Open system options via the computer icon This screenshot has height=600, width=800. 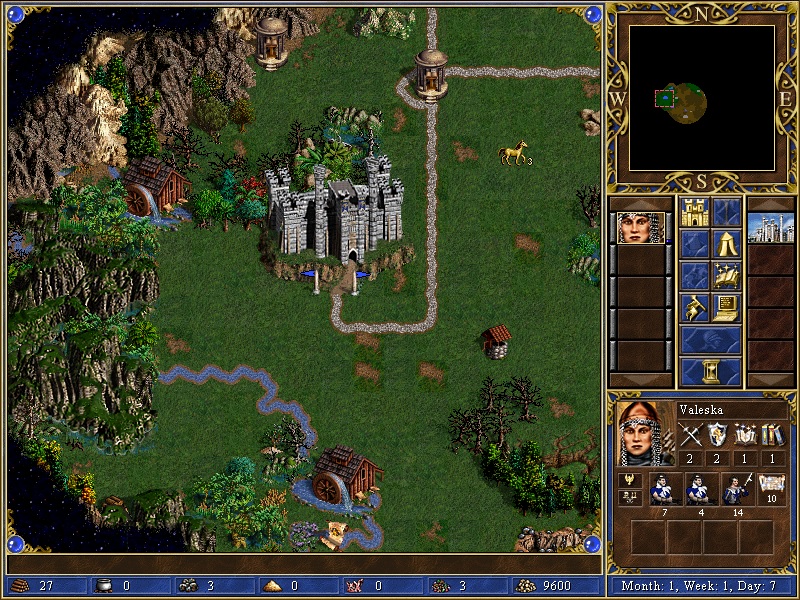coord(727,307)
